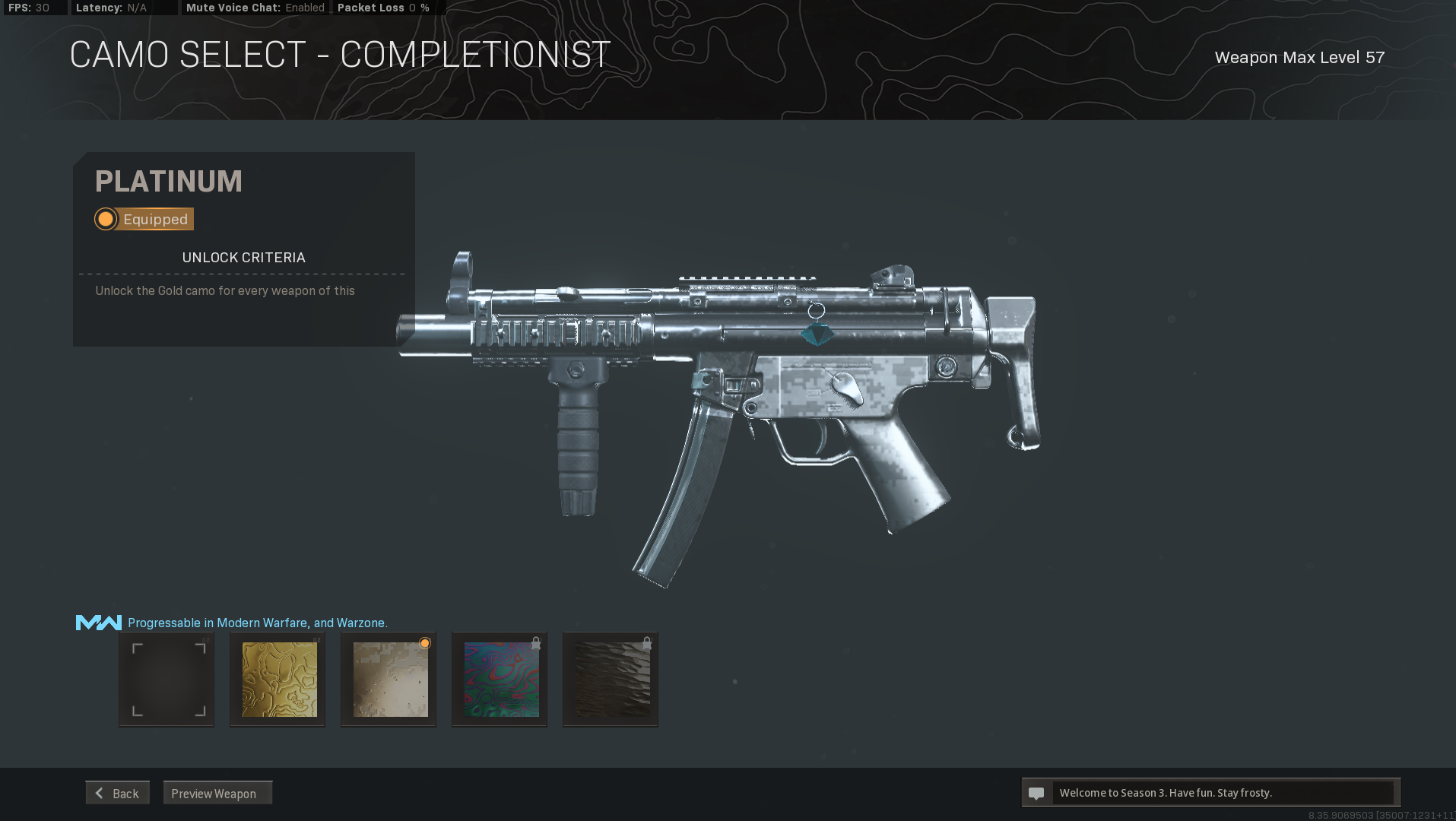The width and height of the screenshot is (1456, 821).
Task: Toggle the Equipped status for Platinum camo
Action: click(143, 219)
